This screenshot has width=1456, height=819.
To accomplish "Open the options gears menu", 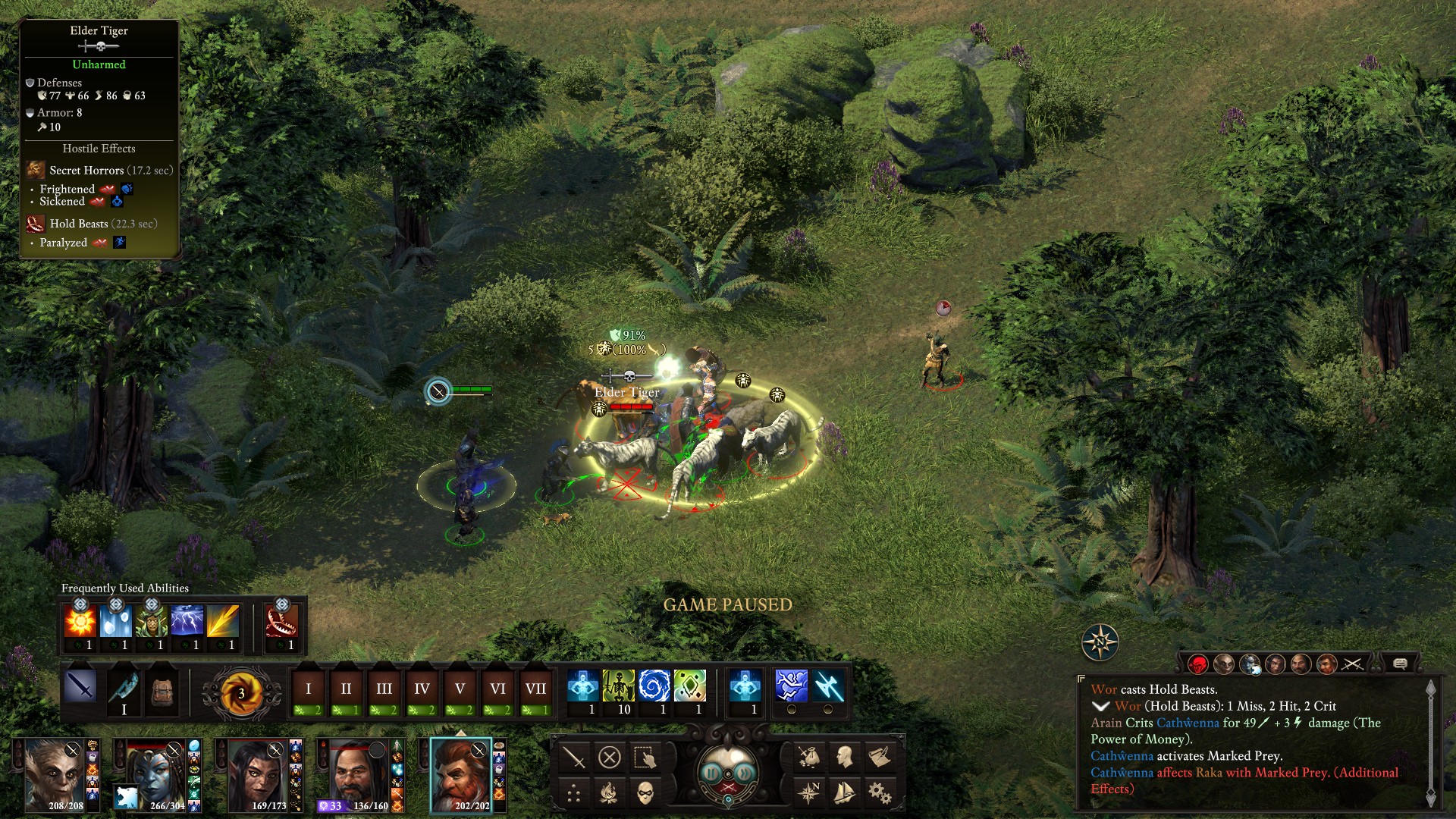I will pos(880,793).
